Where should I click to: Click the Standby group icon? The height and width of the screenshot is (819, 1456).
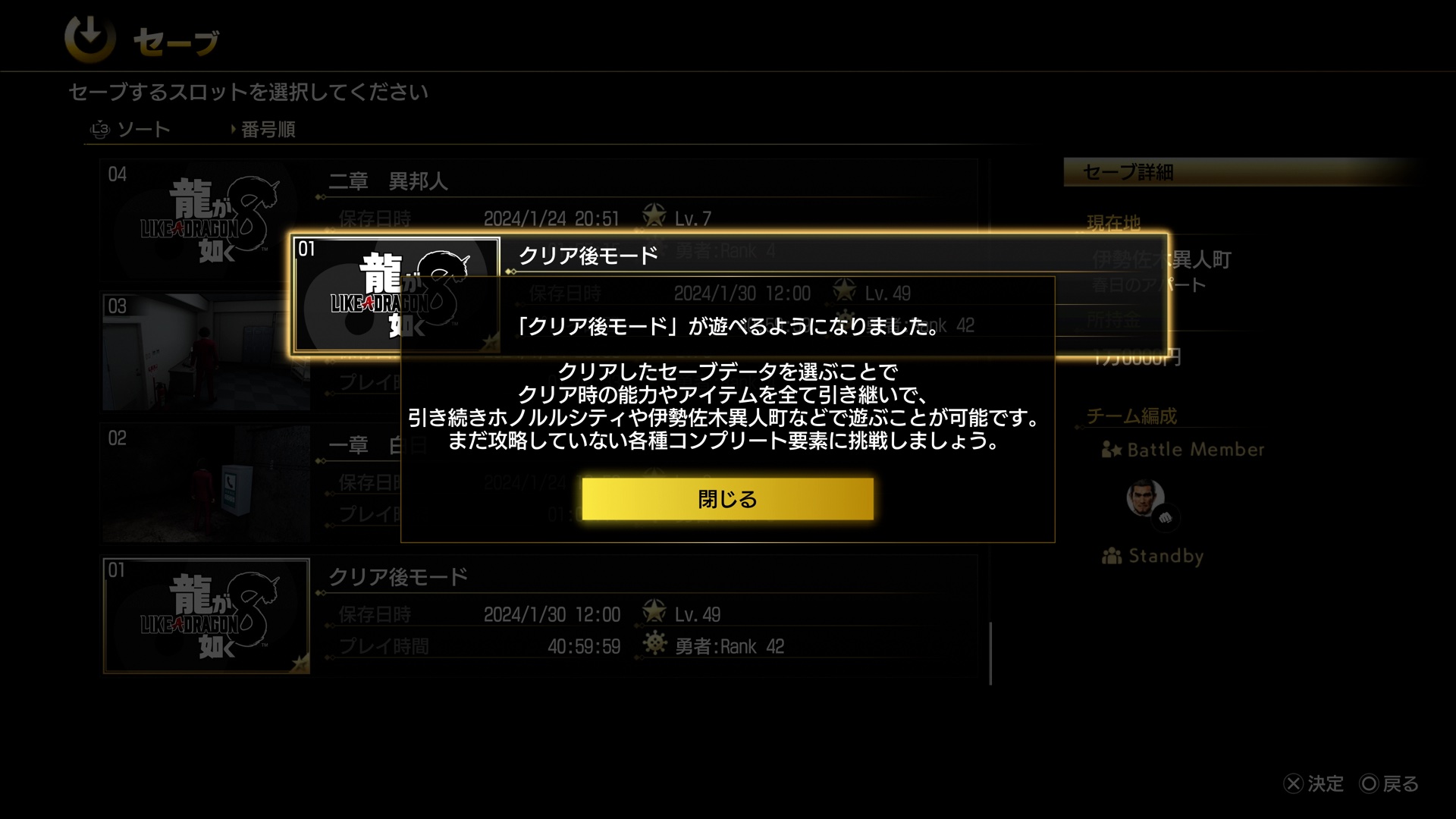coord(1112,556)
